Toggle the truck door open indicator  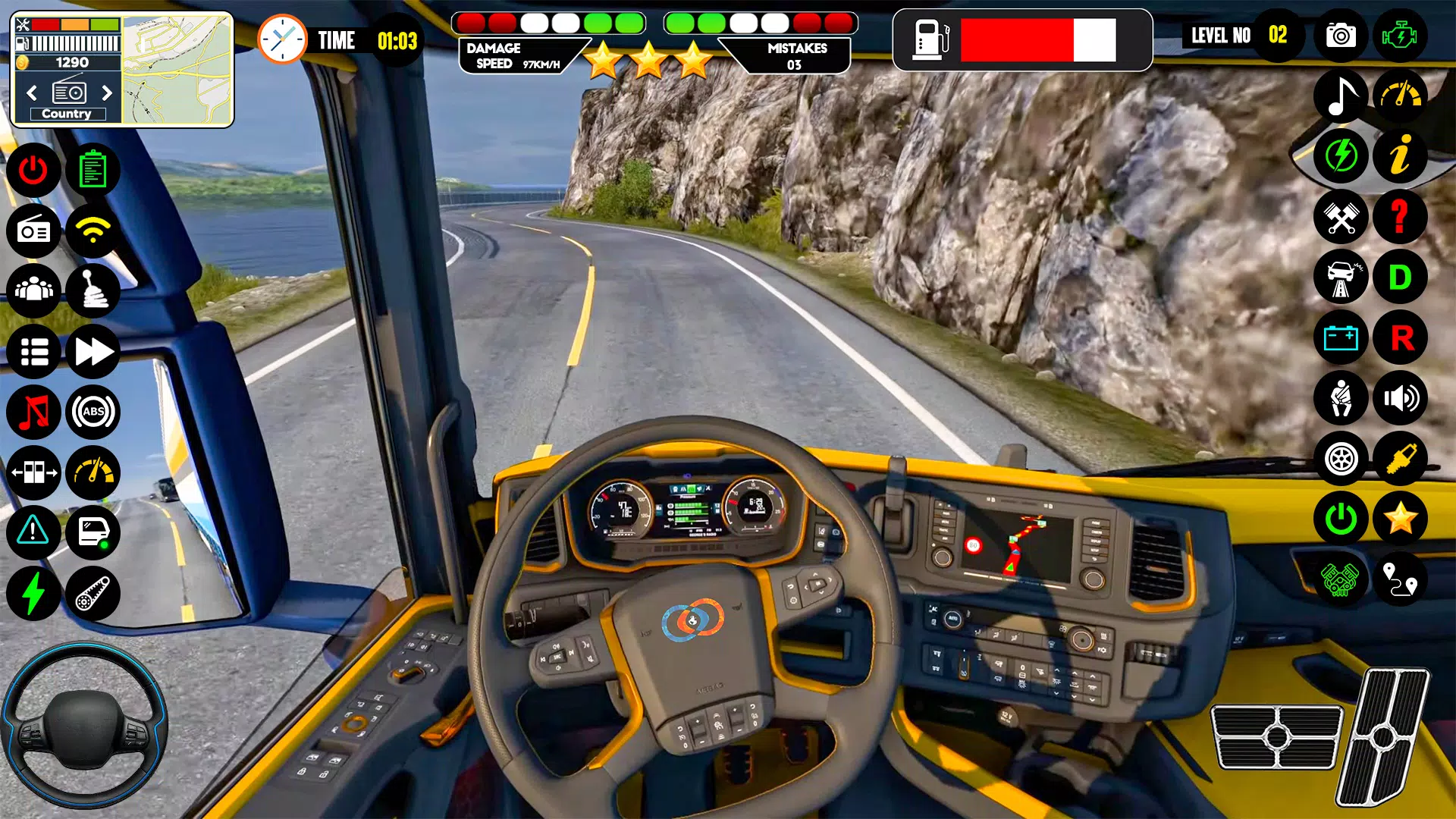[93, 533]
